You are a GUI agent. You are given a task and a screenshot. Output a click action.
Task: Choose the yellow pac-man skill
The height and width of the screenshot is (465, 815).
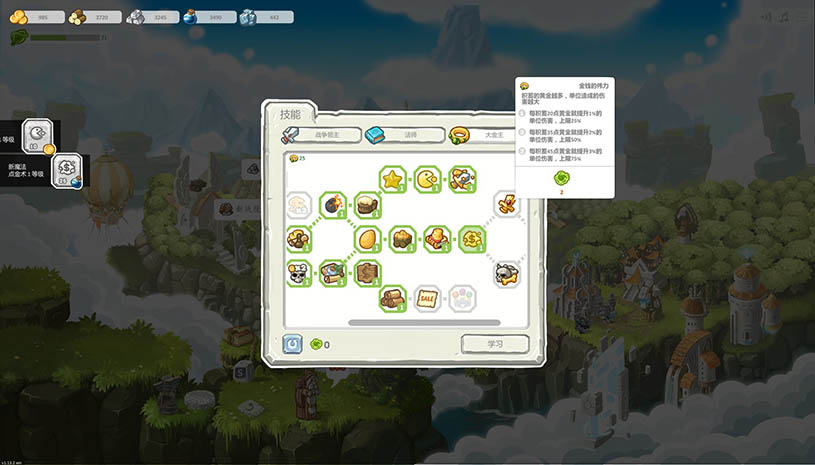[428, 180]
